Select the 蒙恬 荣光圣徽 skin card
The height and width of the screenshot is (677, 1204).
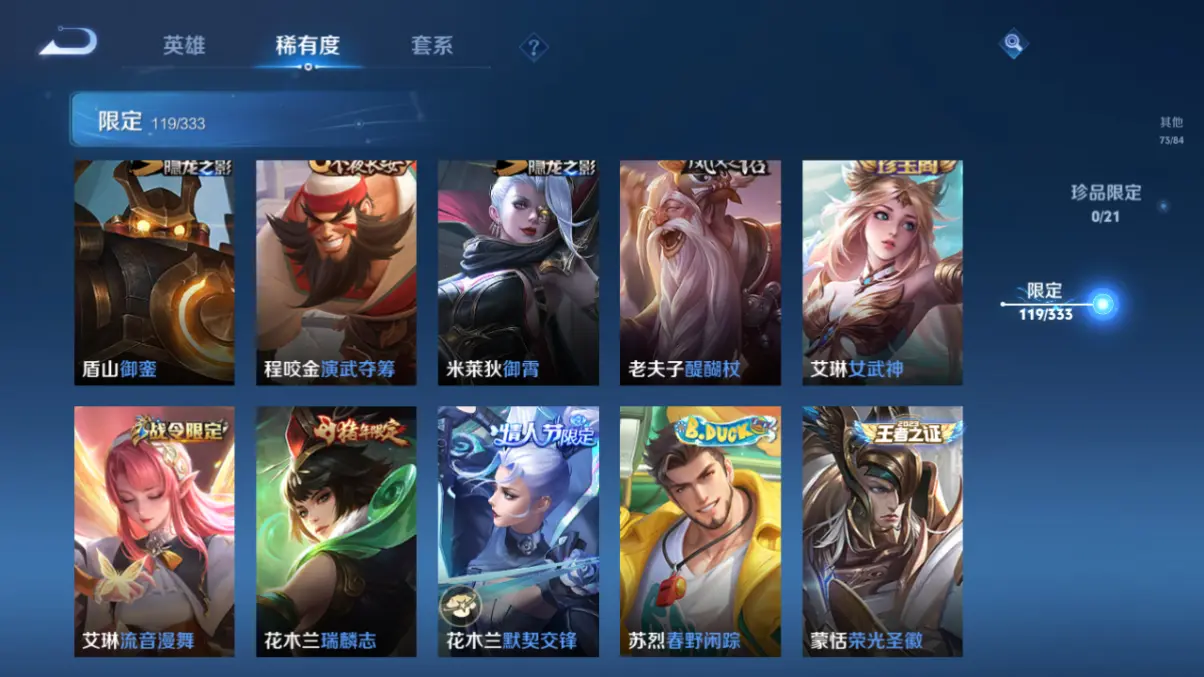[x=883, y=531]
